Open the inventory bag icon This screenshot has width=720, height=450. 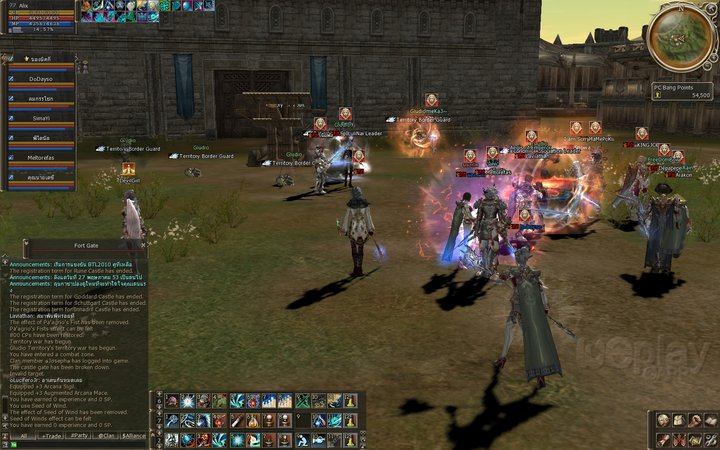tap(680, 419)
